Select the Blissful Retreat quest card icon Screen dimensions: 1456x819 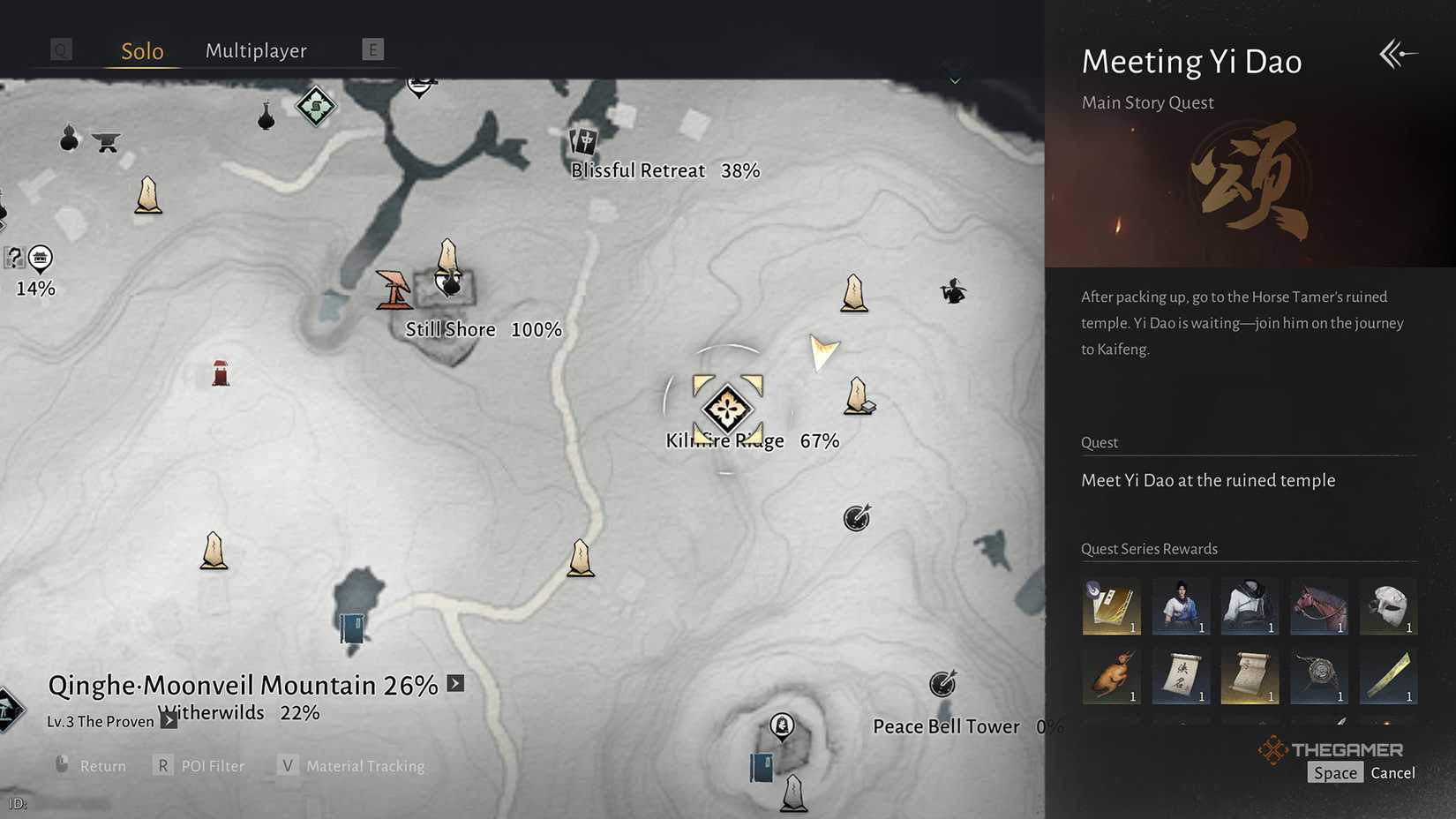(585, 141)
